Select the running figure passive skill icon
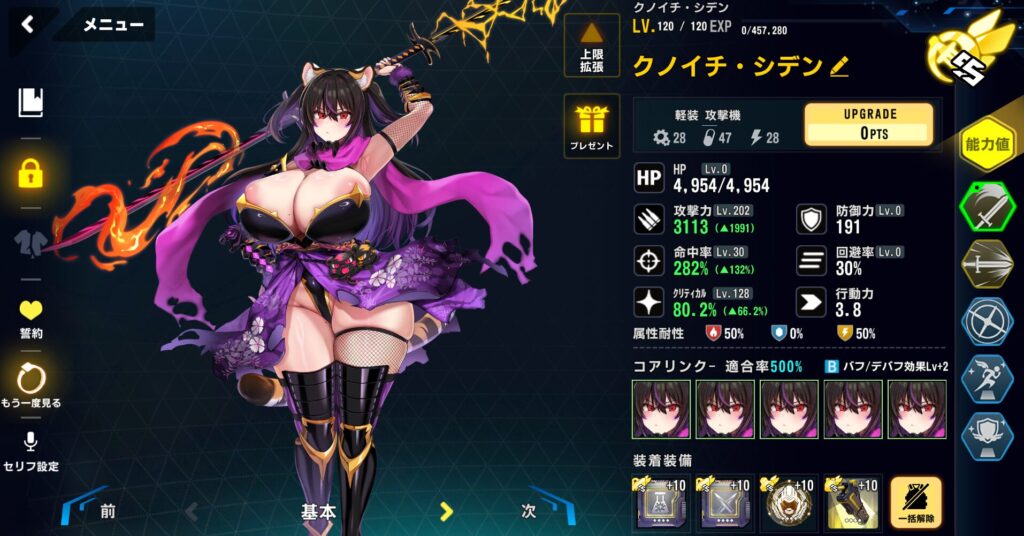 [986, 379]
